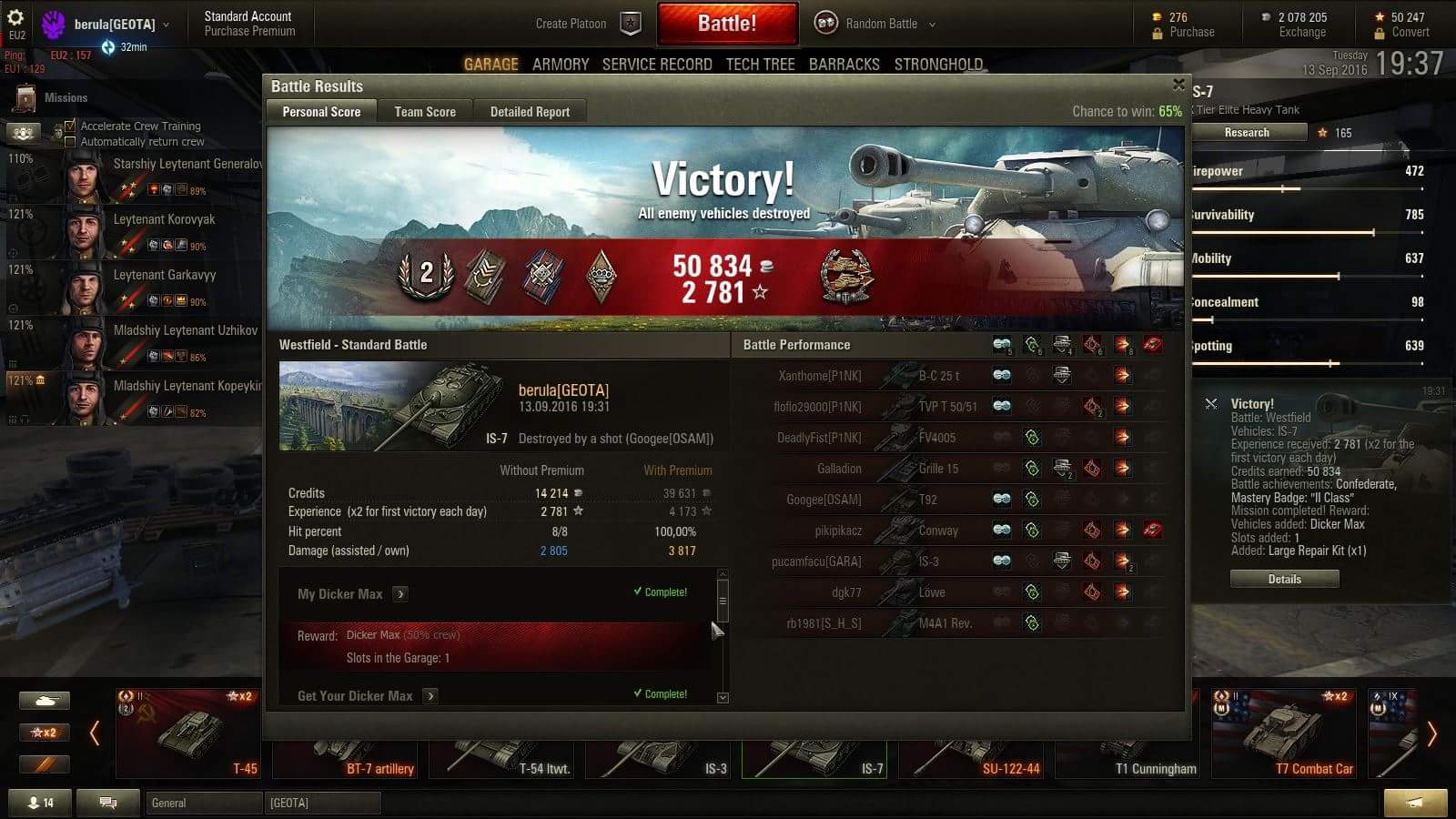
Task: Open the Stronghold menu
Action: point(938,65)
